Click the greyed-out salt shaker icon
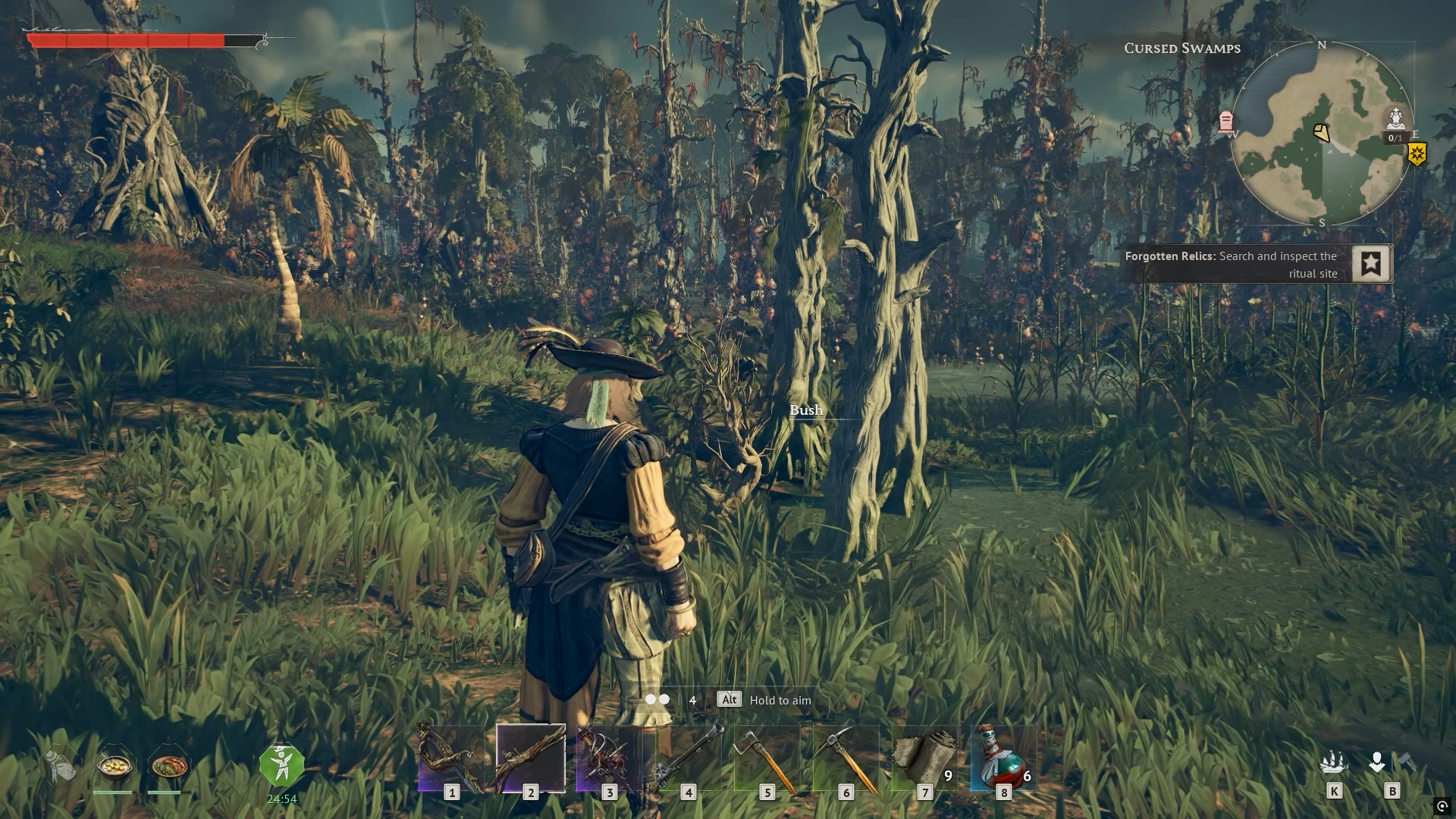Image resolution: width=1456 pixels, height=819 pixels. [x=61, y=764]
